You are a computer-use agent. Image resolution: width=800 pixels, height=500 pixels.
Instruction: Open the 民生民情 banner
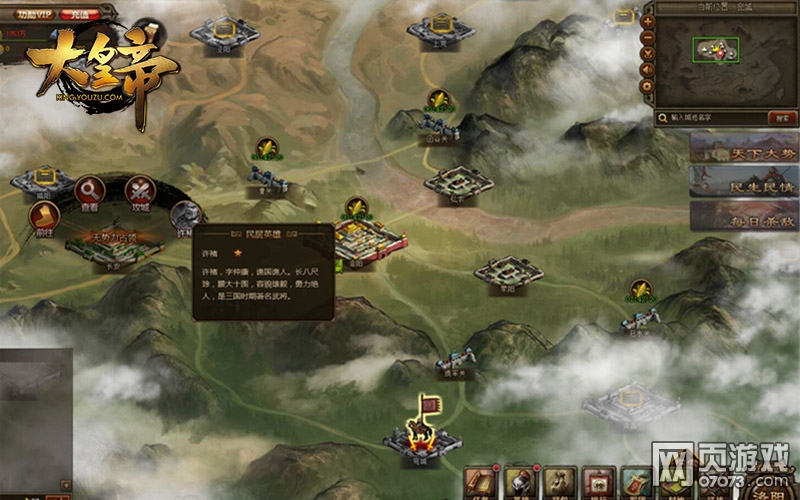(742, 180)
